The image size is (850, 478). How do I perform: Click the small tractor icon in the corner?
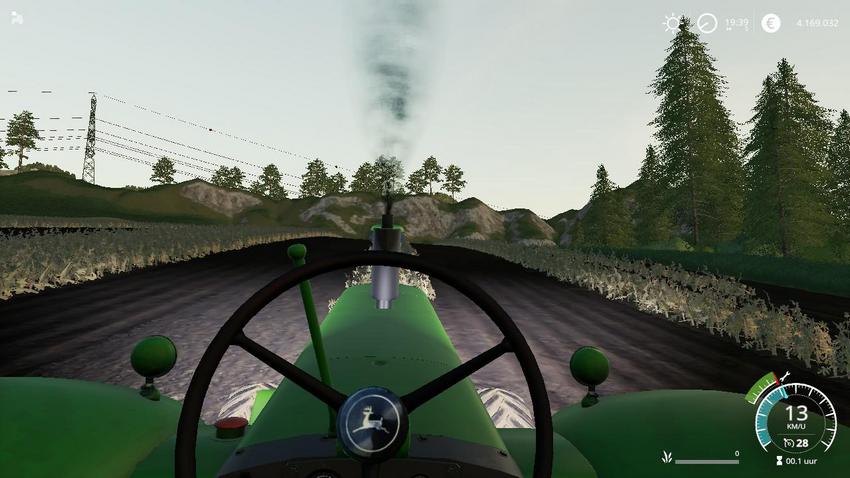(17, 17)
